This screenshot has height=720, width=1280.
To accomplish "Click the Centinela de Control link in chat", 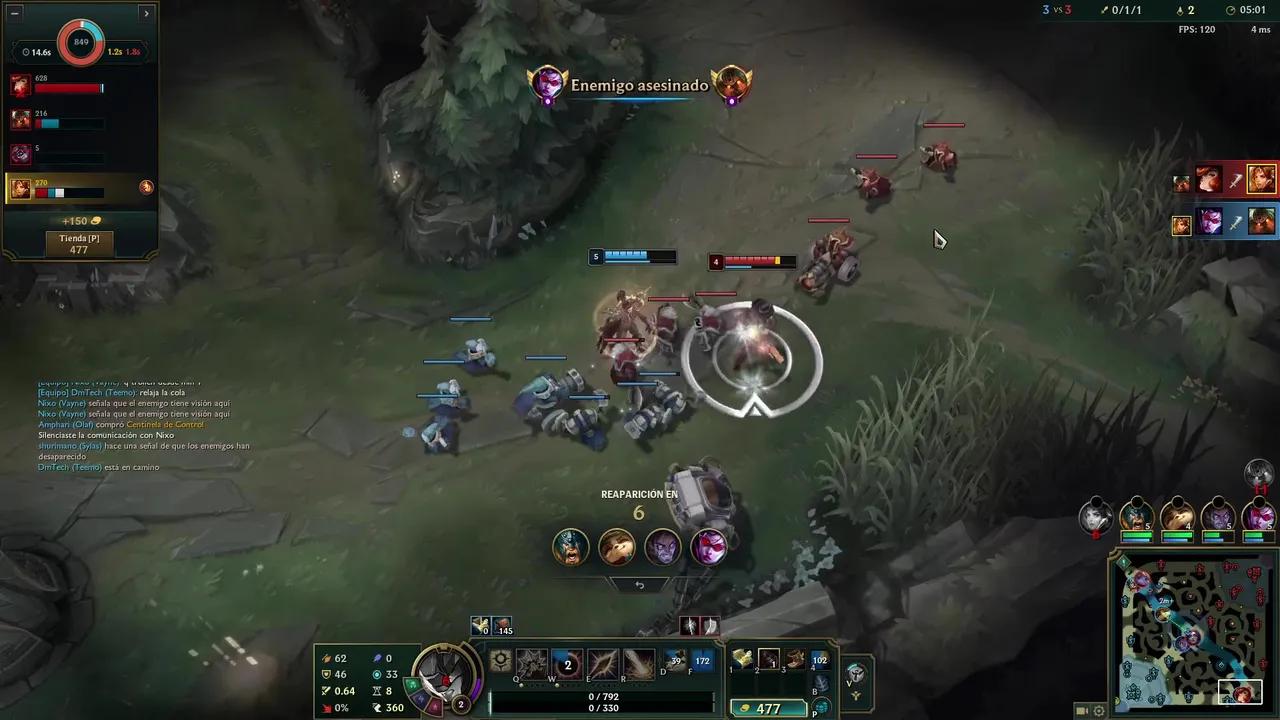I will click(x=165, y=424).
